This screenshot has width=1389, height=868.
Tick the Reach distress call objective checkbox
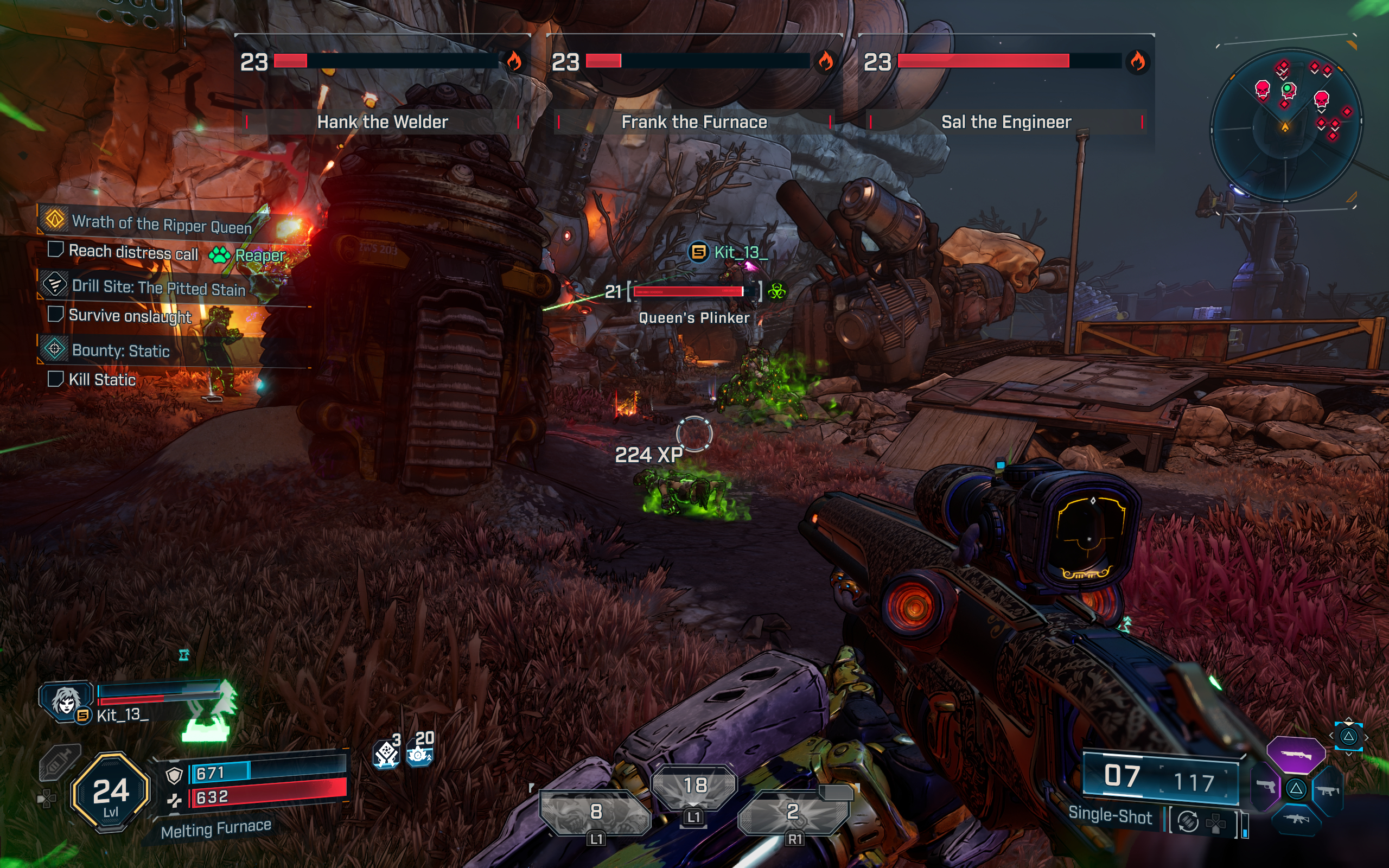(55, 250)
